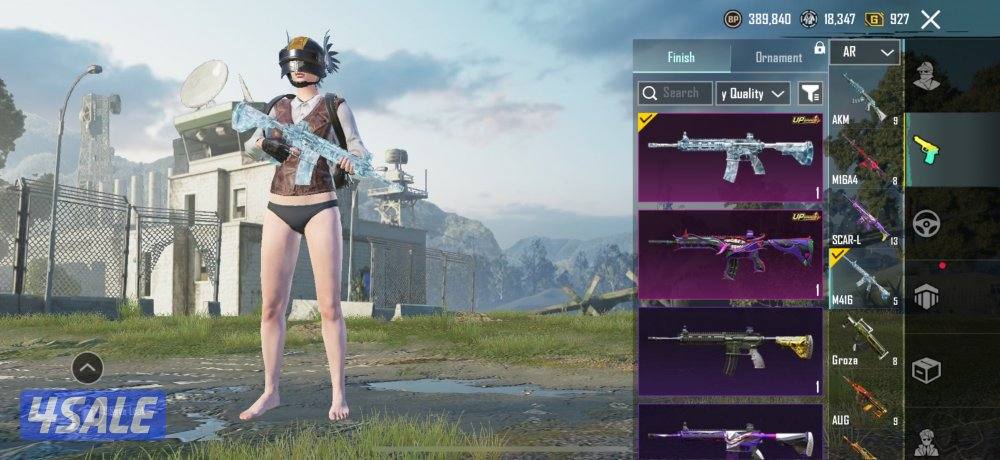Choose the purple and pink M416 skin
Screen dimensions: 1000x460
(x=730, y=255)
